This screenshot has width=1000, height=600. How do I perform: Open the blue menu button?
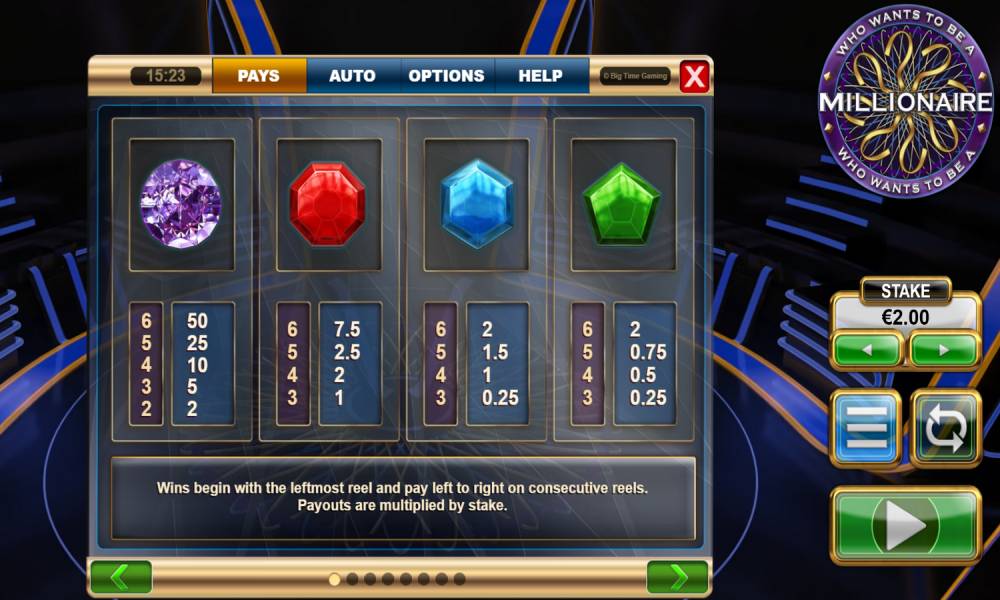pos(866,428)
